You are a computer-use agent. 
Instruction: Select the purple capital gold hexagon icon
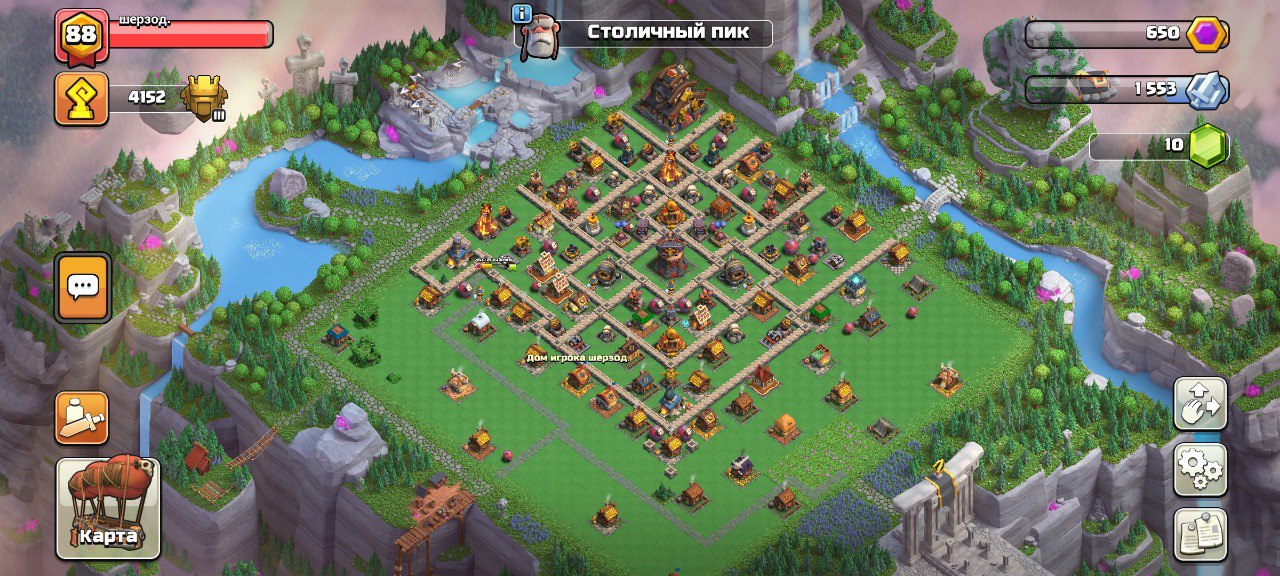(1206, 33)
